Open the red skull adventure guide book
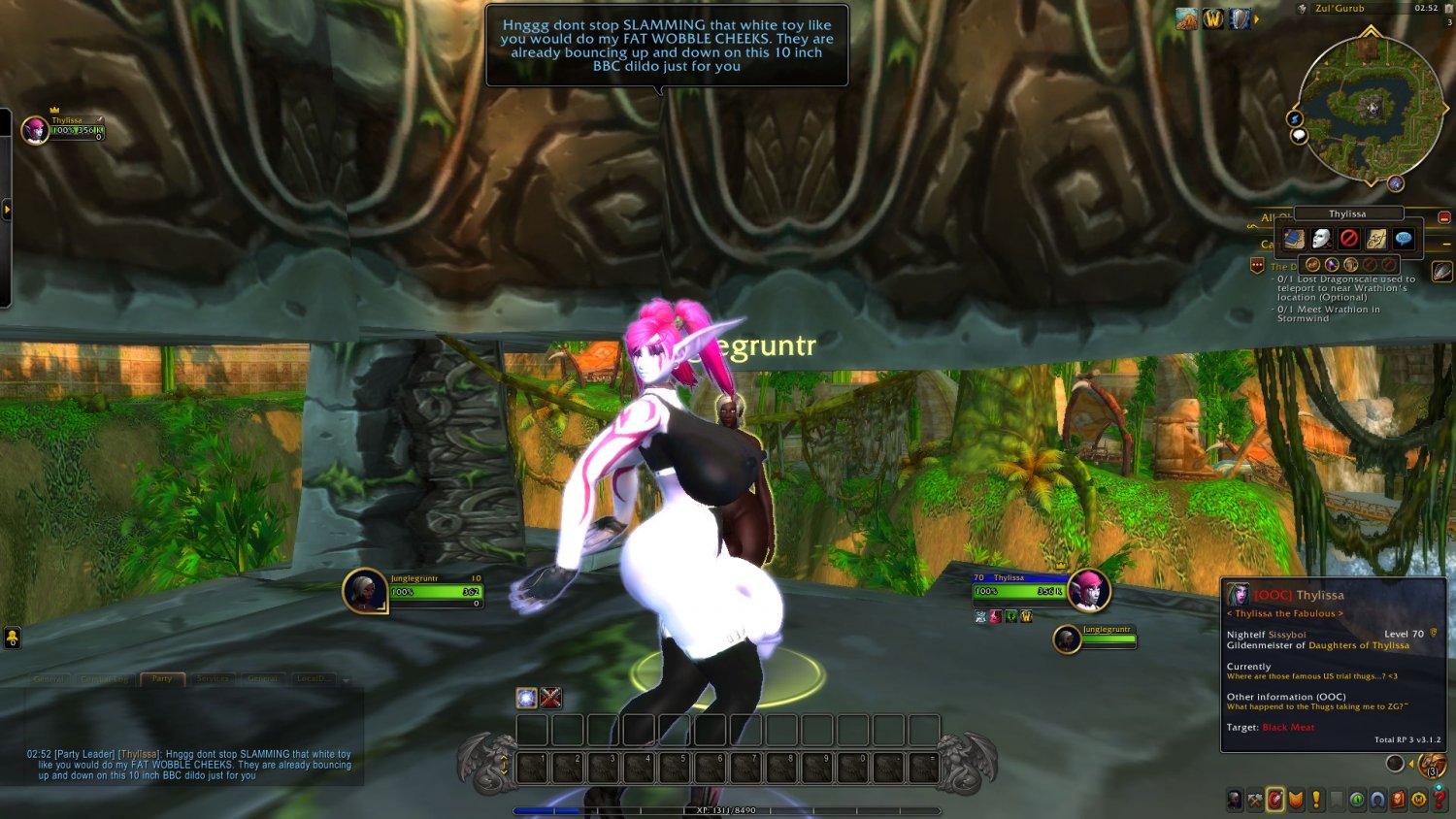Screen dimensions: 1456x819 coord(1398,800)
